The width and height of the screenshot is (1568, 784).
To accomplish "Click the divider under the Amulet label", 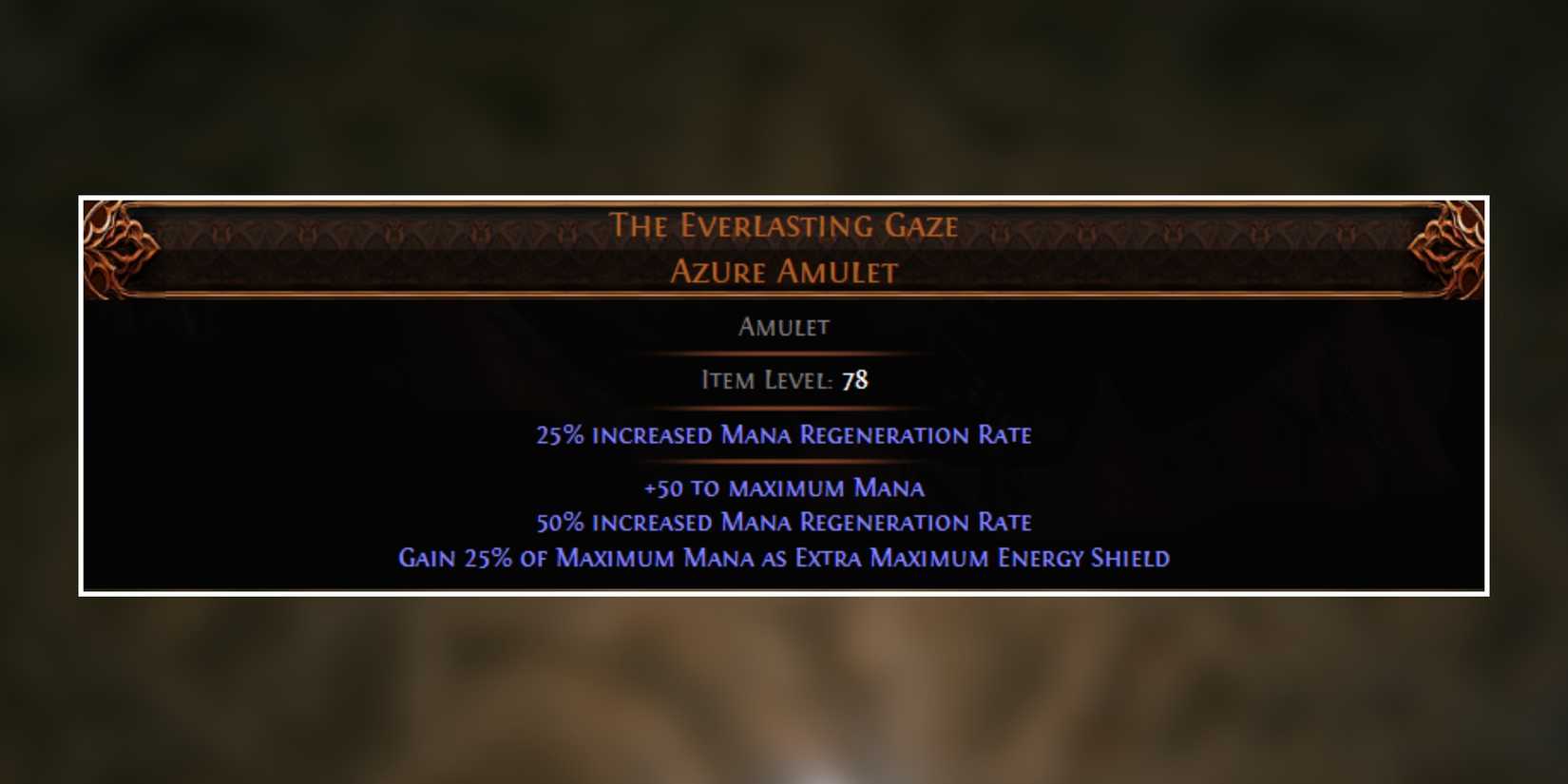I will (x=785, y=352).
